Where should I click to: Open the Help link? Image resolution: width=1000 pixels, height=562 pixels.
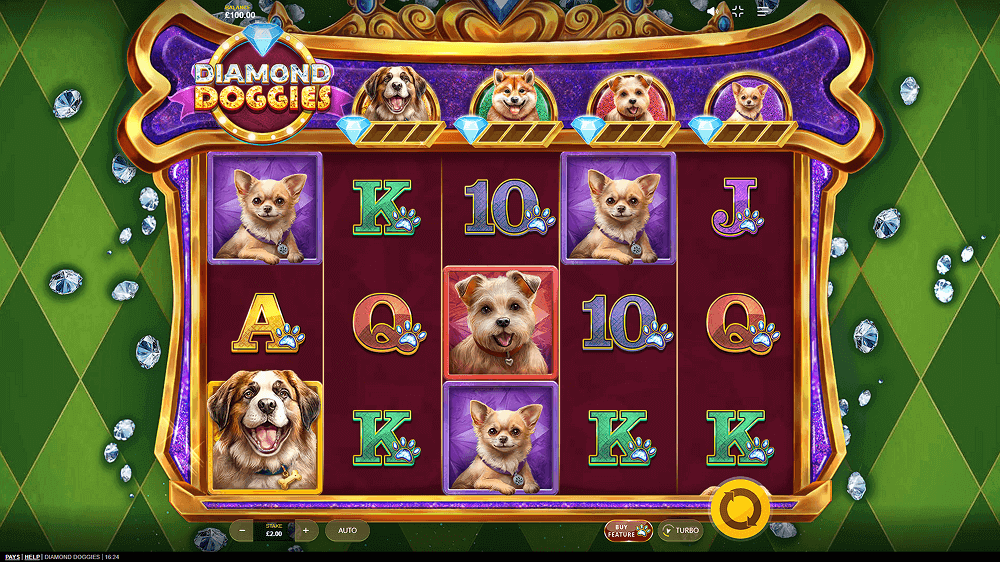click(33, 556)
